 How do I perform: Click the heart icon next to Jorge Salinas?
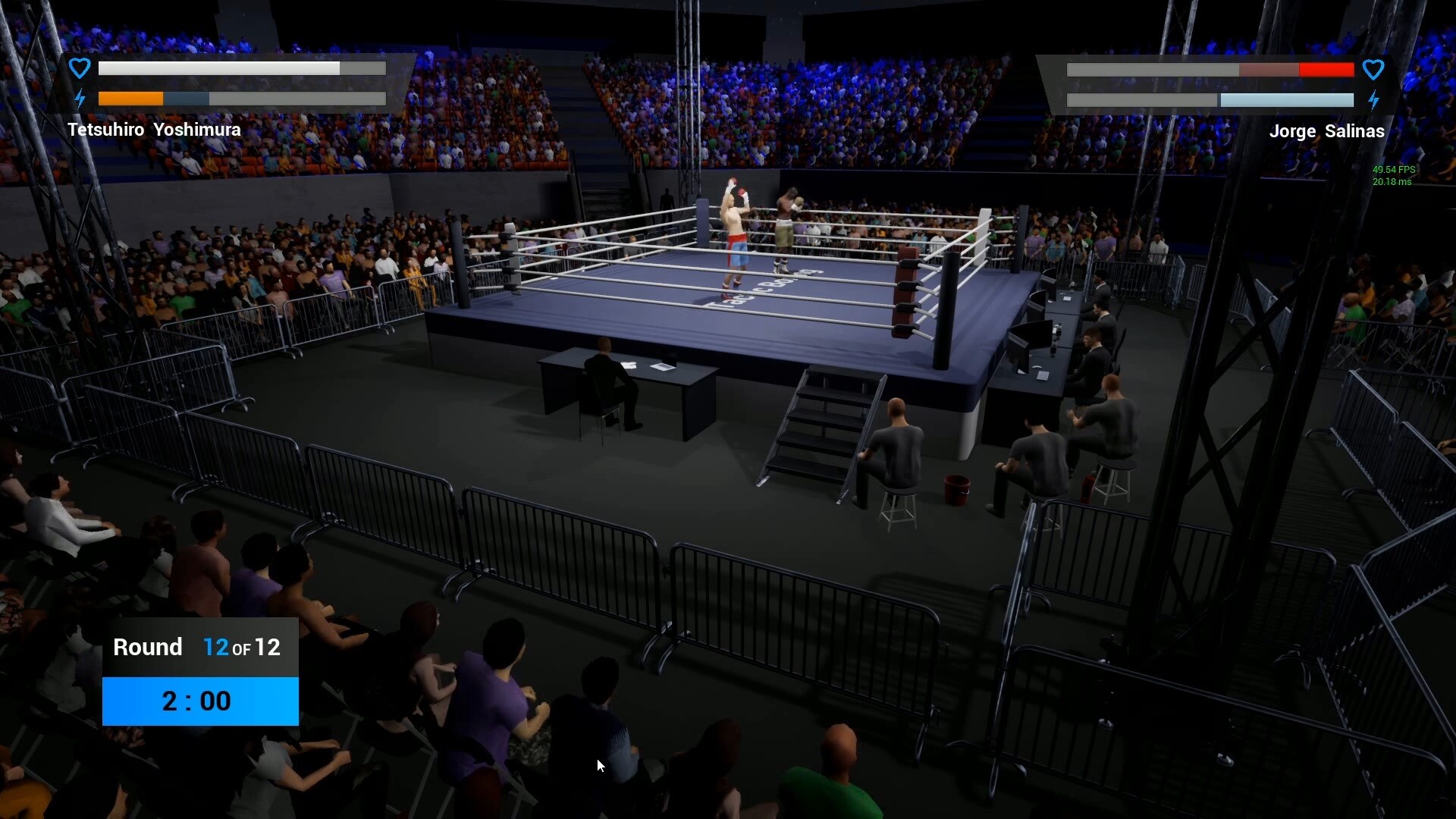point(1373,69)
